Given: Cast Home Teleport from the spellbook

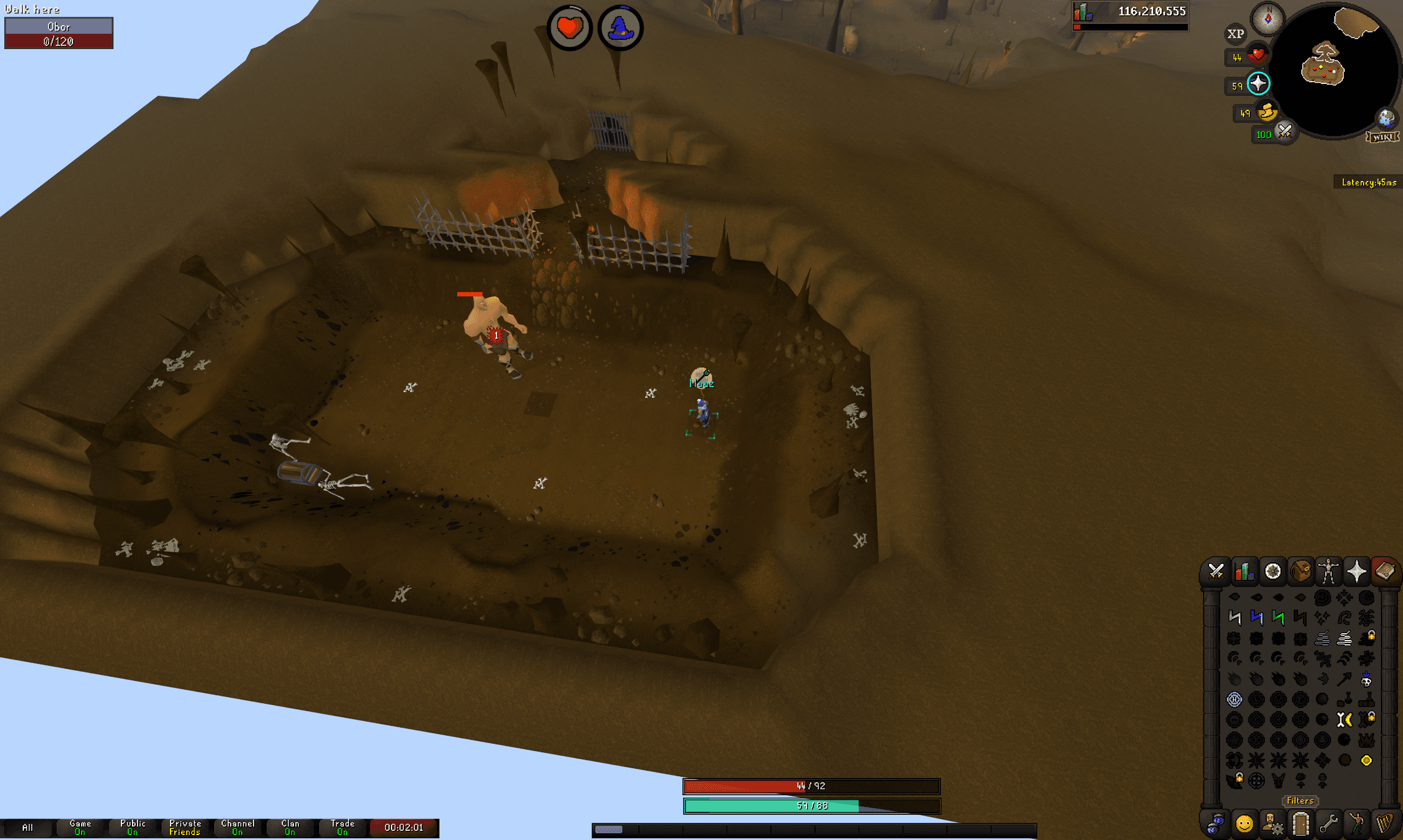Looking at the screenshot, I should click(x=1235, y=598).
